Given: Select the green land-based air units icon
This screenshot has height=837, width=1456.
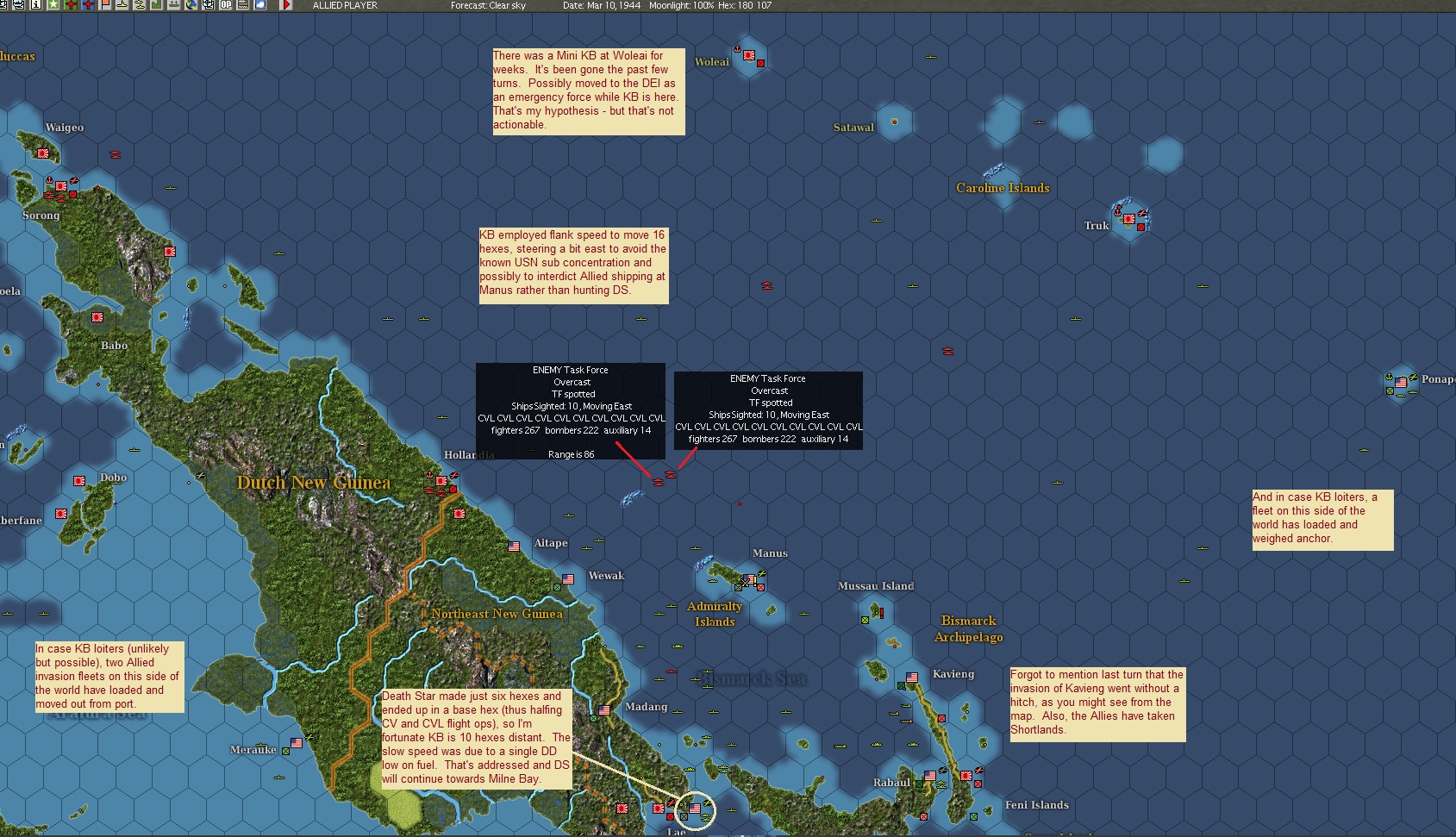Looking at the screenshot, I should [69, 6].
